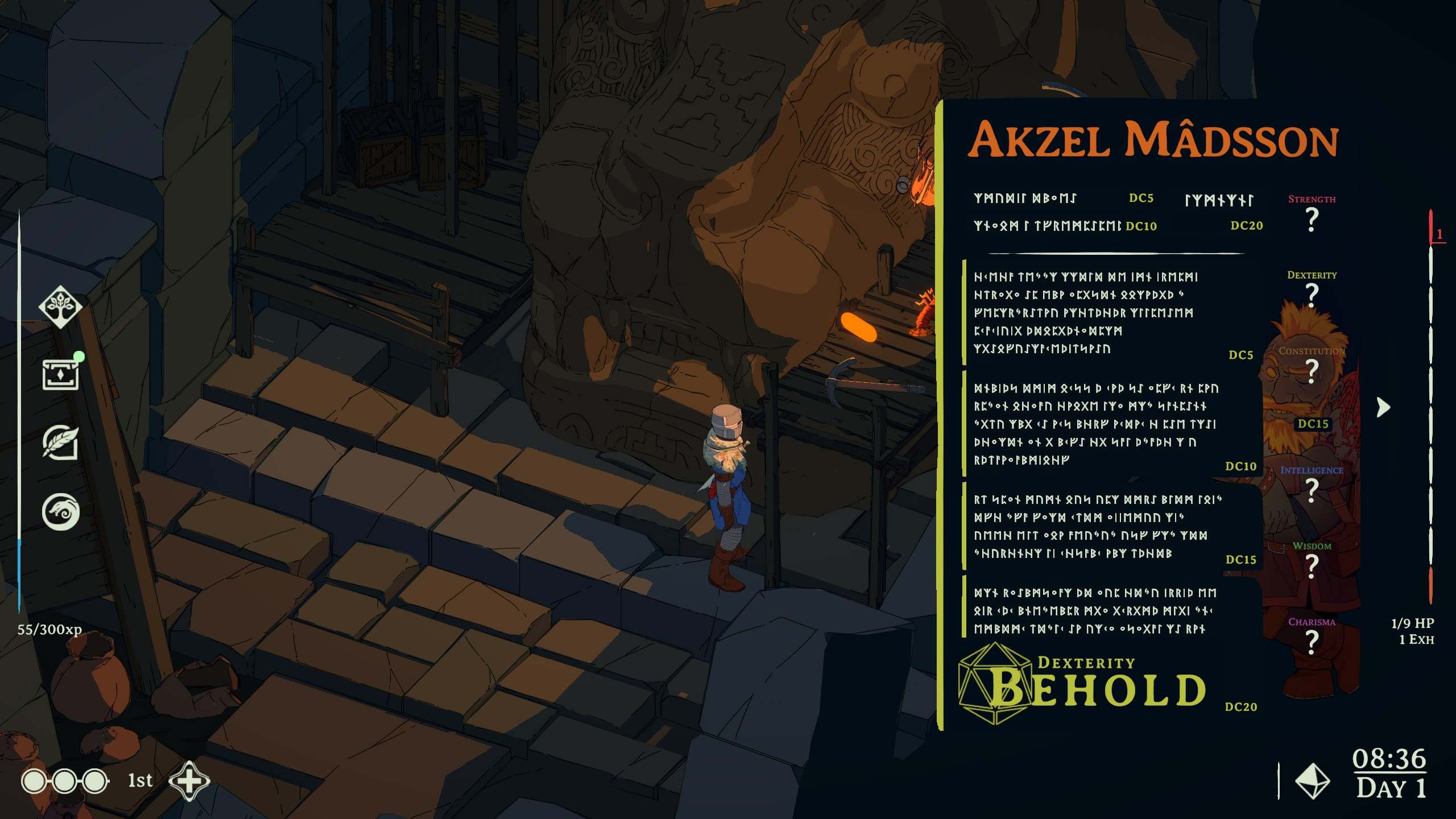Select the swirling creature icon

click(60, 511)
